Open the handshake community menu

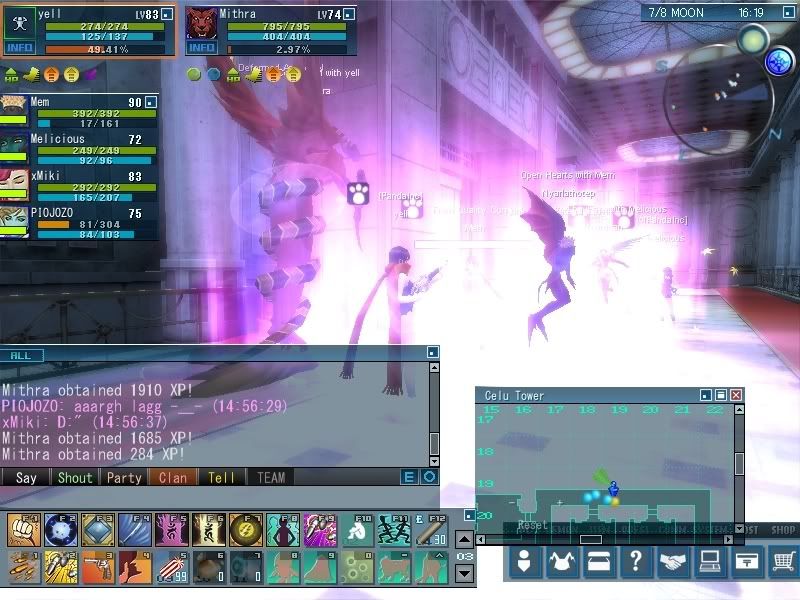(673, 563)
